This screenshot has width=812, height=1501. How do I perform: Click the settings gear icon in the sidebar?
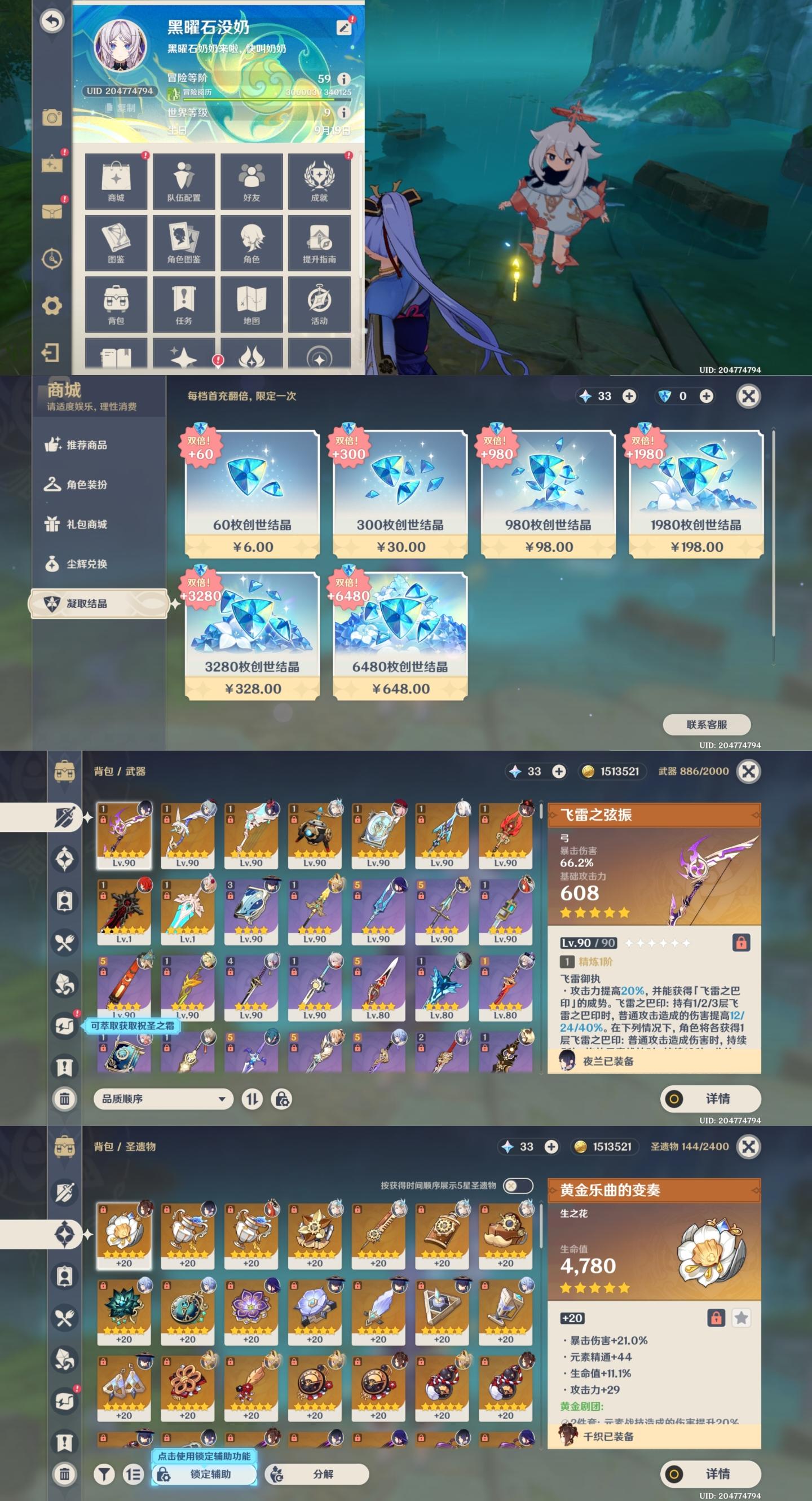tap(52, 305)
